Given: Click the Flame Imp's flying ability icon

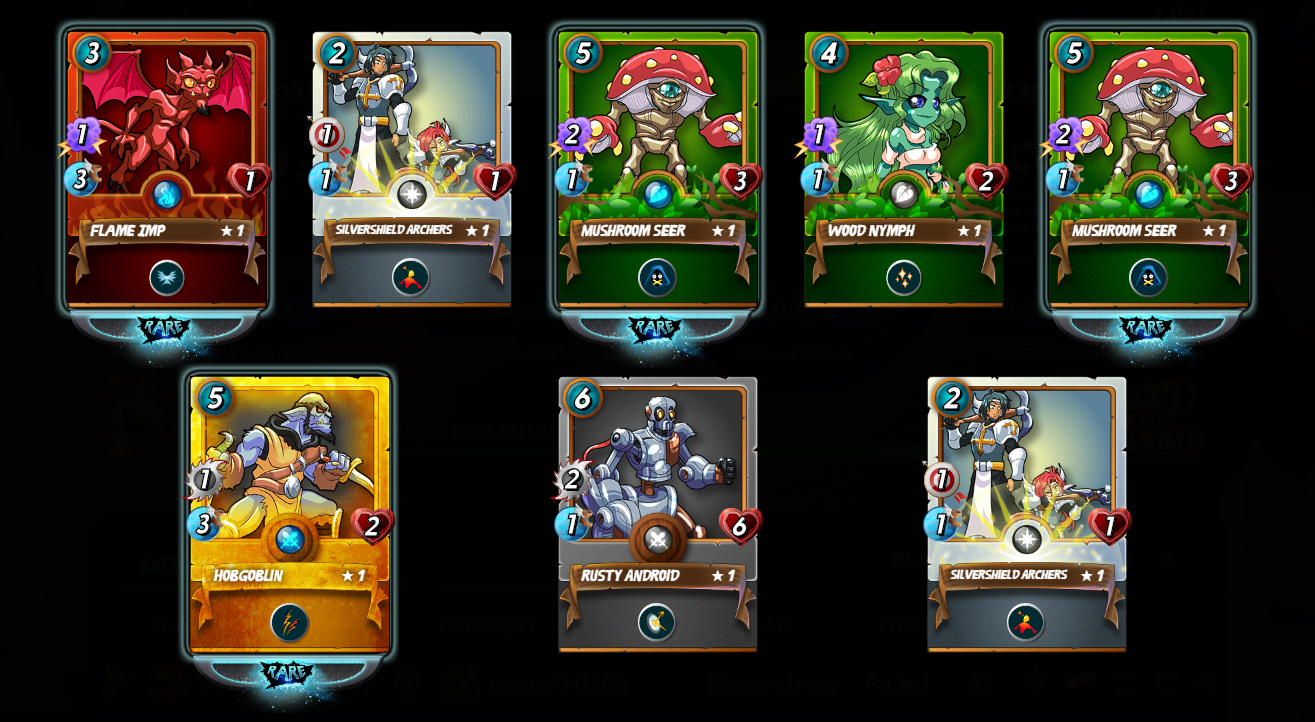Looking at the screenshot, I should coord(167,278).
